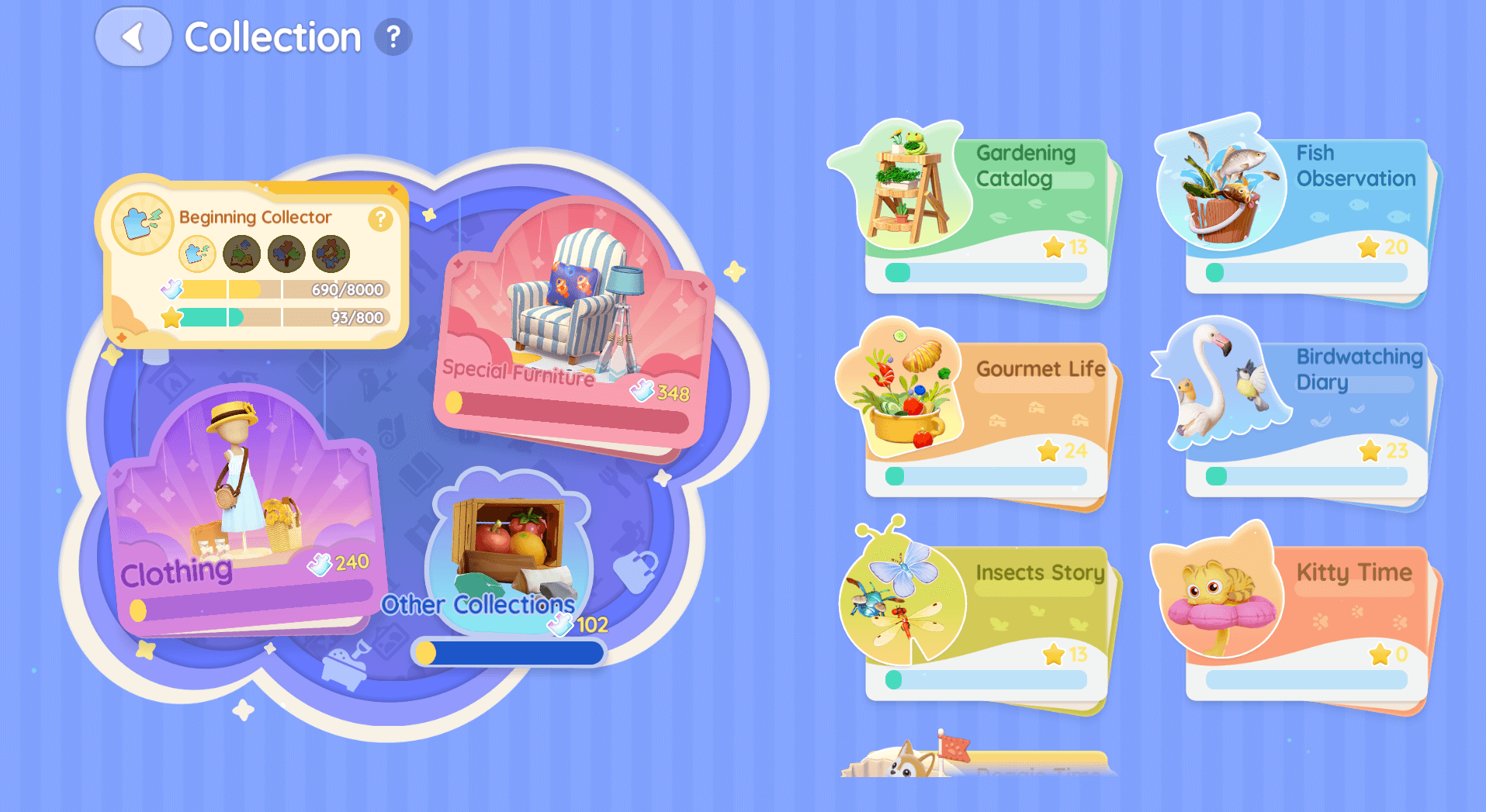Viewport: 1486px width, 812px height.
Task: Select the Beginning Collector puzzle badge icon
Action: pos(138,223)
